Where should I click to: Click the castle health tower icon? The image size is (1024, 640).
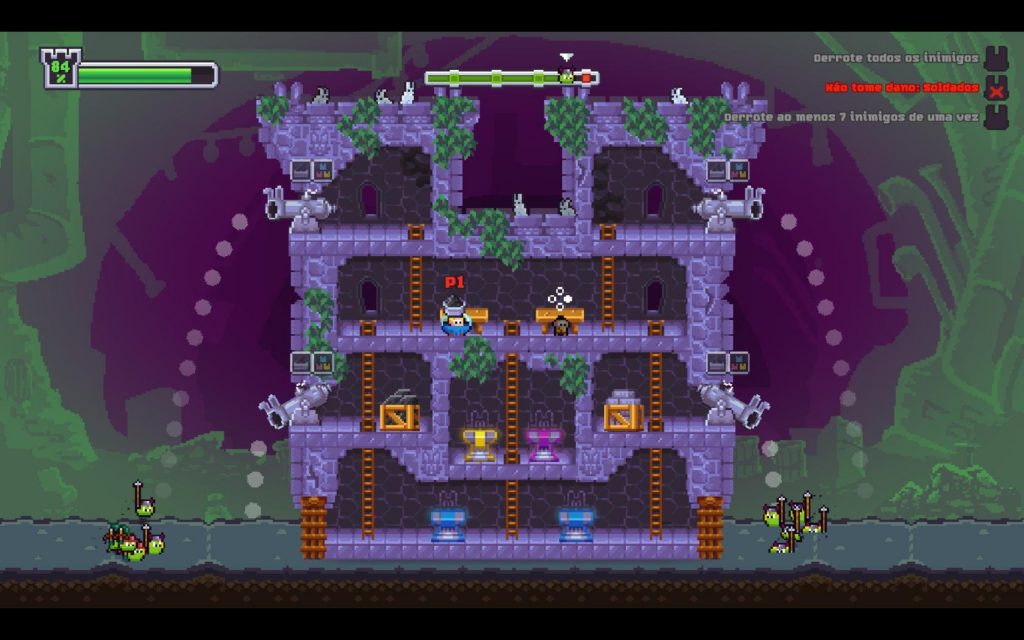coord(59,70)
